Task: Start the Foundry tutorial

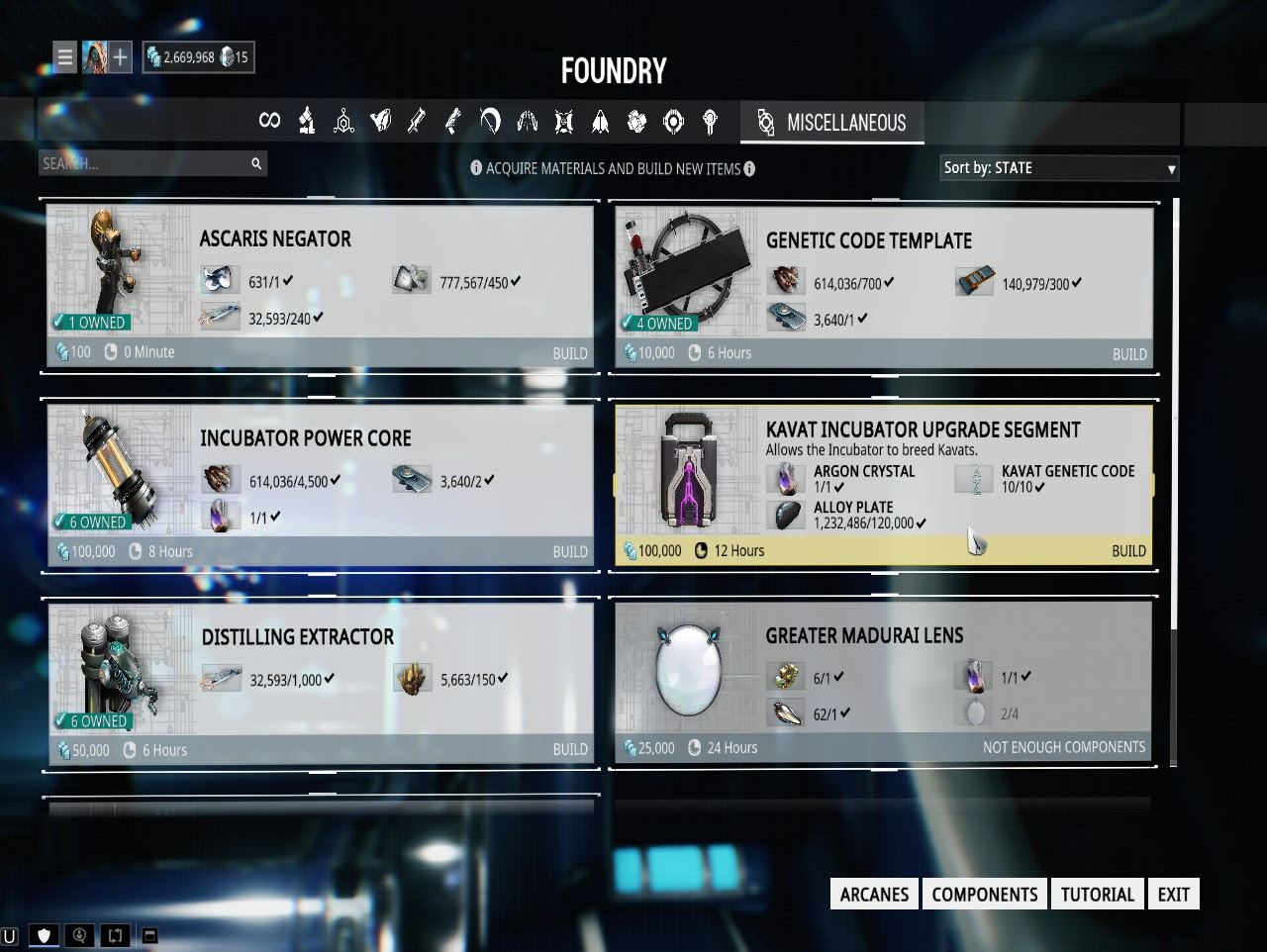Action: (1097, 895)
